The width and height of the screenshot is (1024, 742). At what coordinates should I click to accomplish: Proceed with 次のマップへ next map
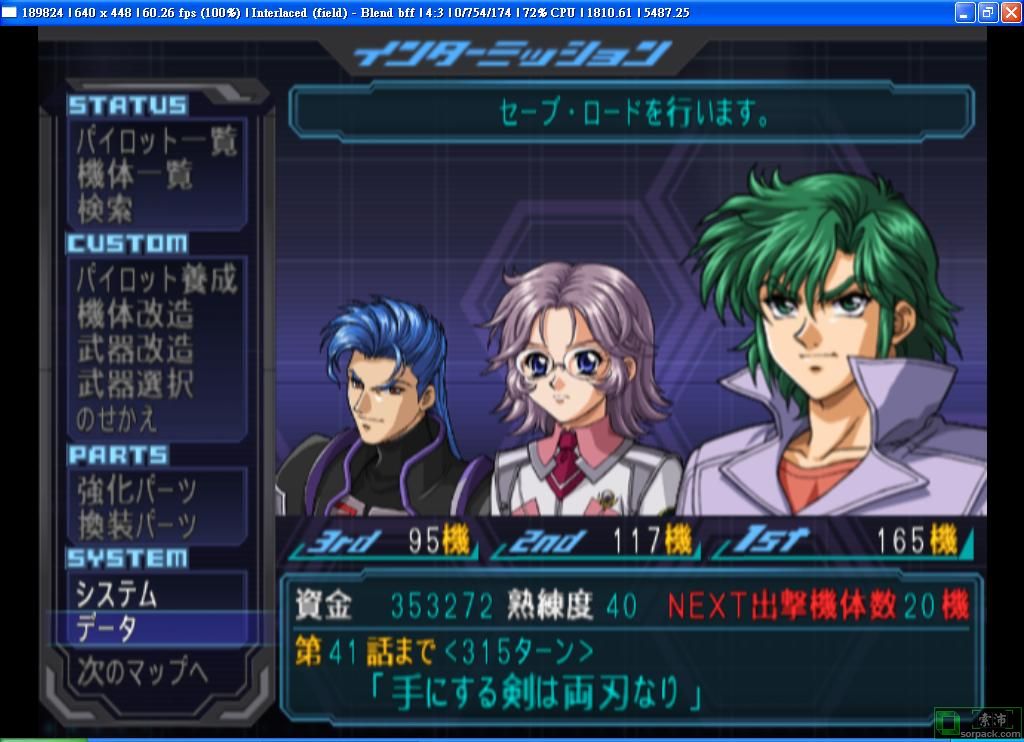point(142,671)
